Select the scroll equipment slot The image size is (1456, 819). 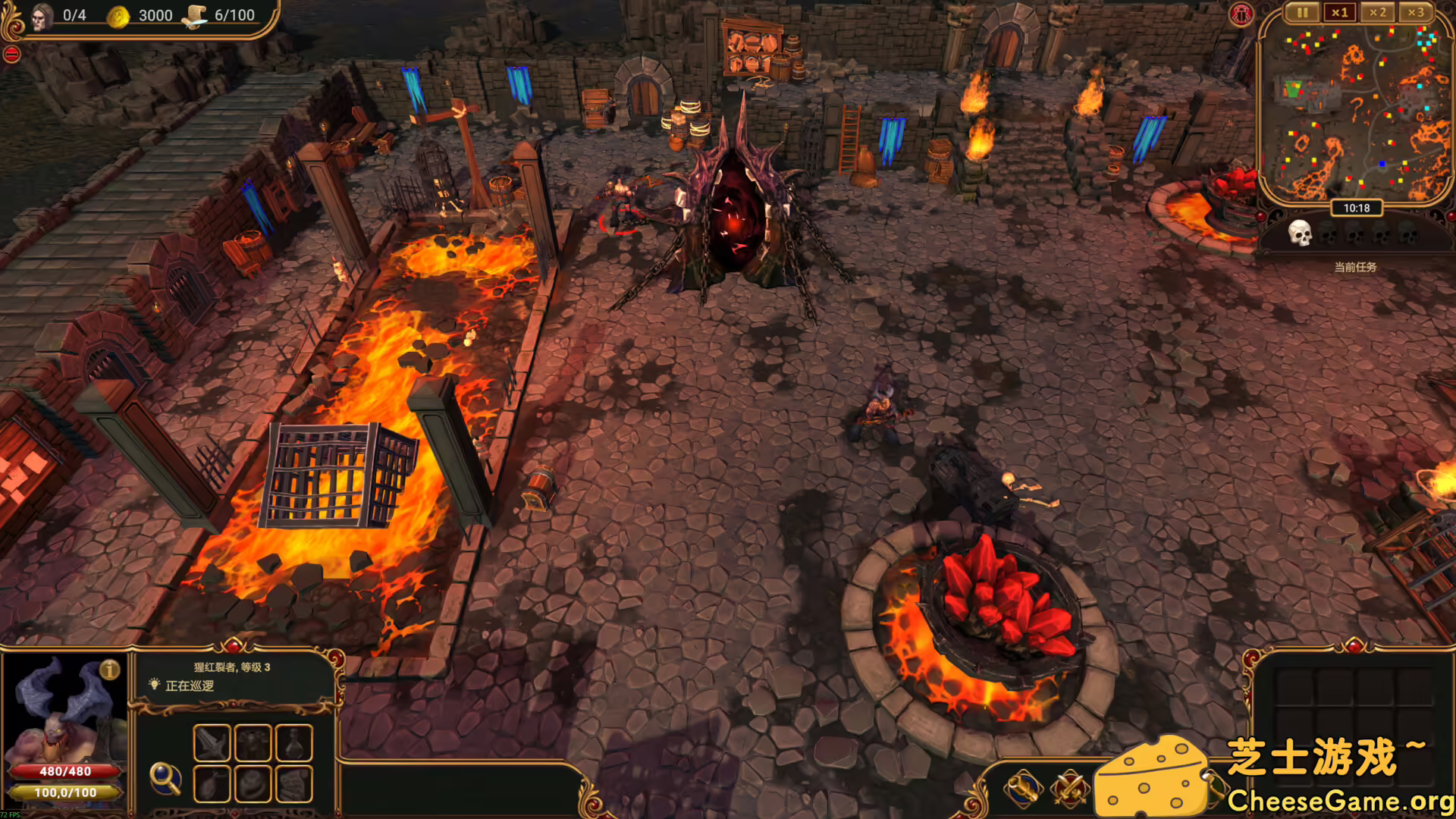coord(294,783)
